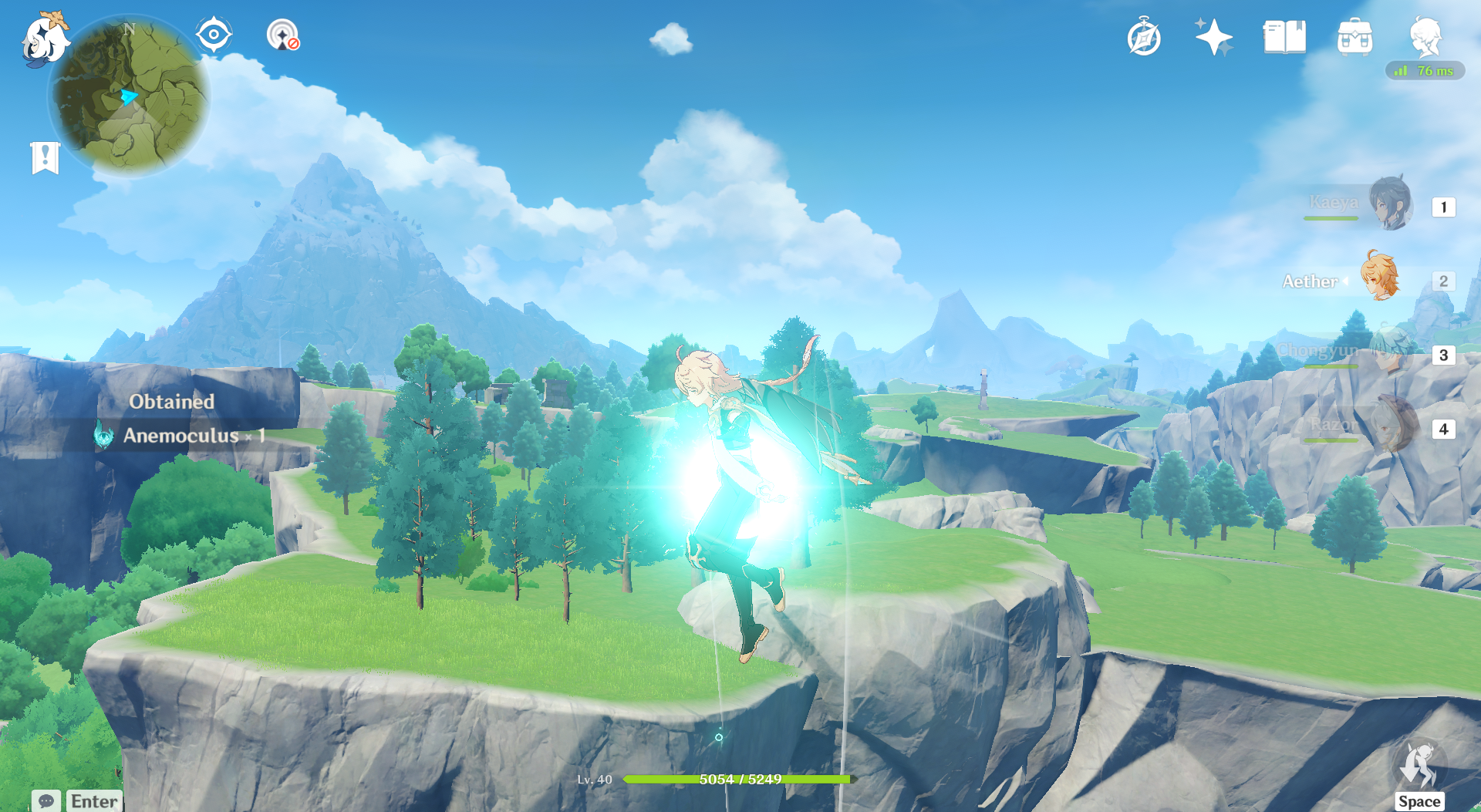
Task: Switch to party member Razor
Action: tap(1392, 426)
